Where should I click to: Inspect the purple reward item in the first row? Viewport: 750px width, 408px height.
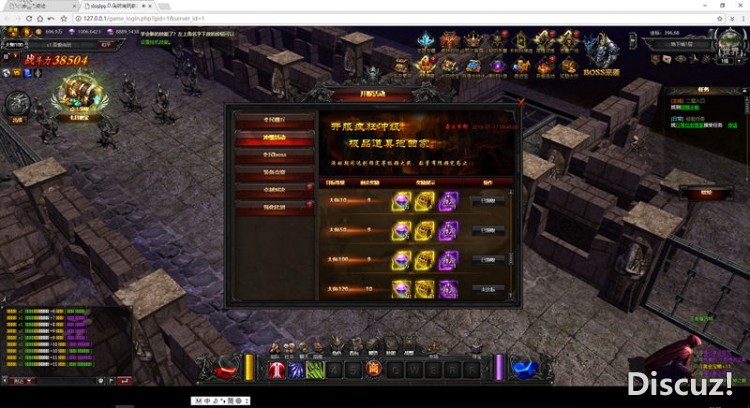[448, 200]
